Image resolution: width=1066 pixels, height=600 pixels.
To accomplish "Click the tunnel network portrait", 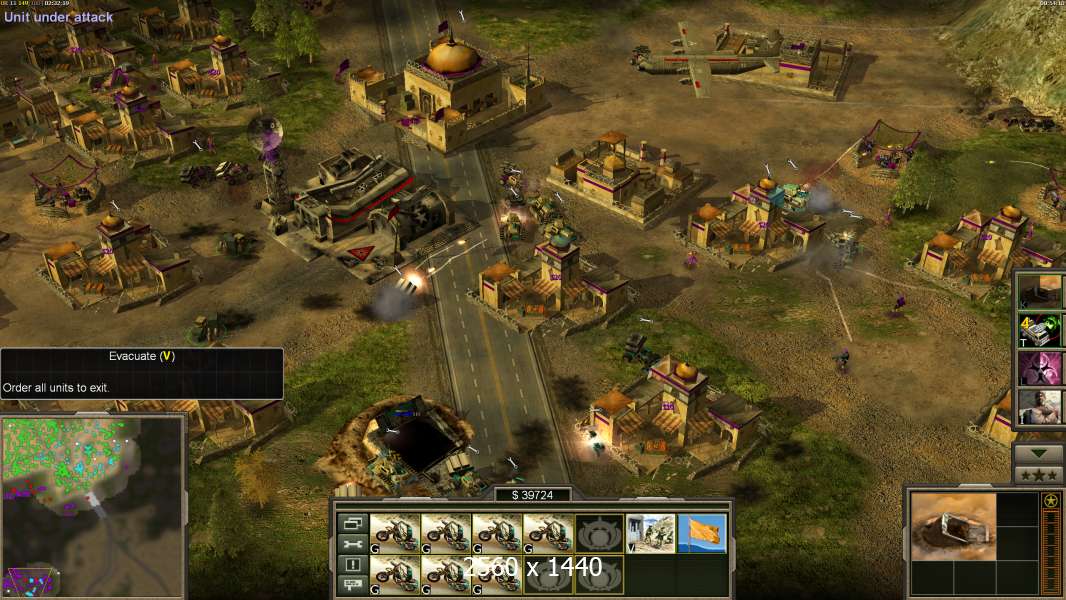I will 953,526.
